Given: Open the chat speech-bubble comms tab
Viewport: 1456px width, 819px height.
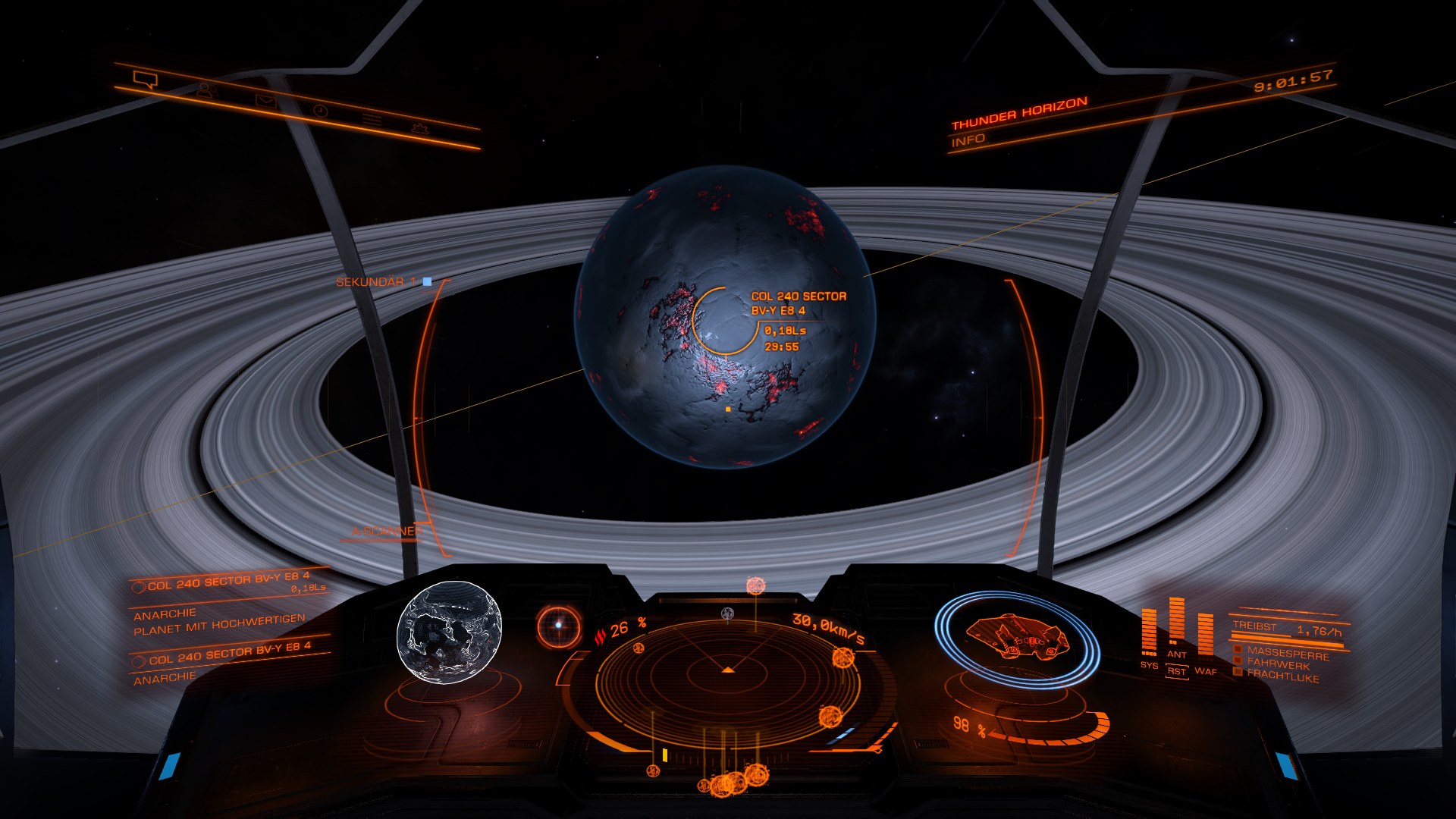Looking at the screenshot, I should pyautogui.click(x=145, y=79).
